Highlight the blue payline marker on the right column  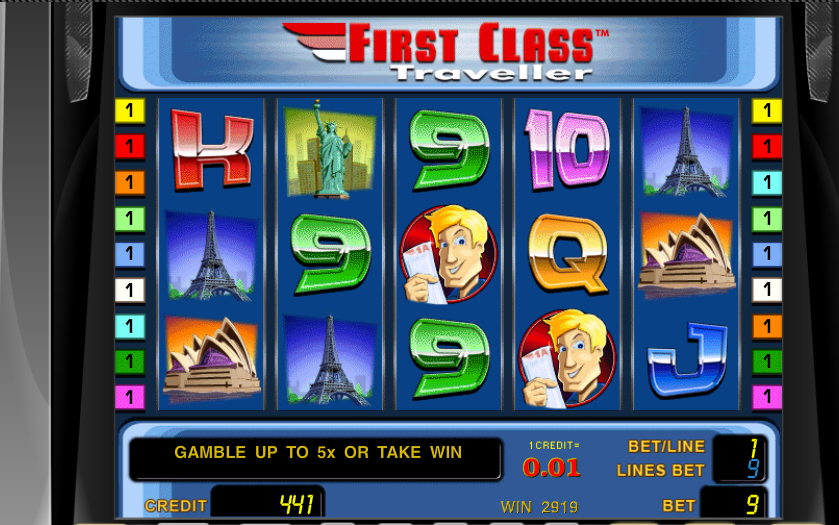tap(767, 254)
